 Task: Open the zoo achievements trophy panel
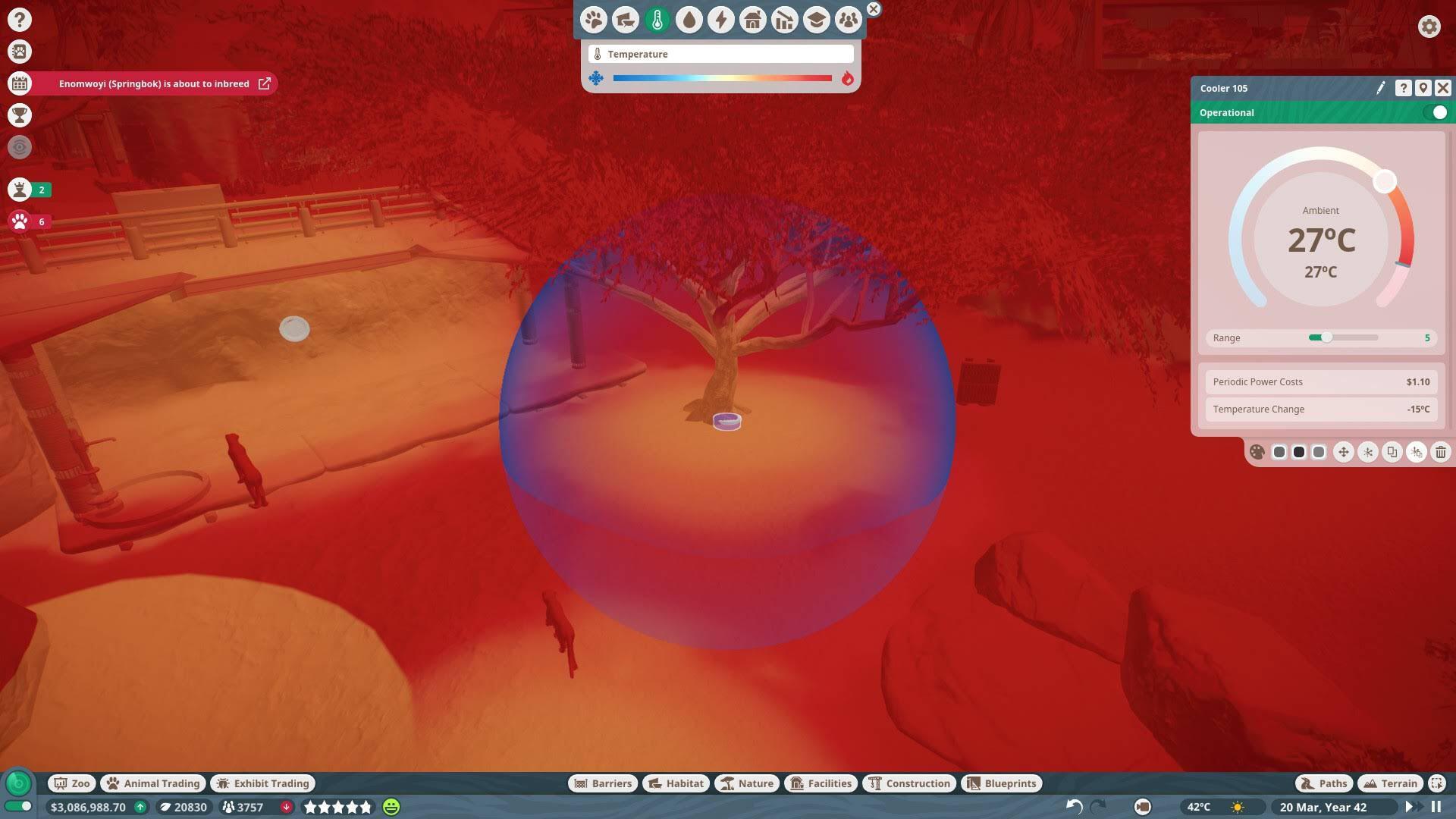click(19, 115)
